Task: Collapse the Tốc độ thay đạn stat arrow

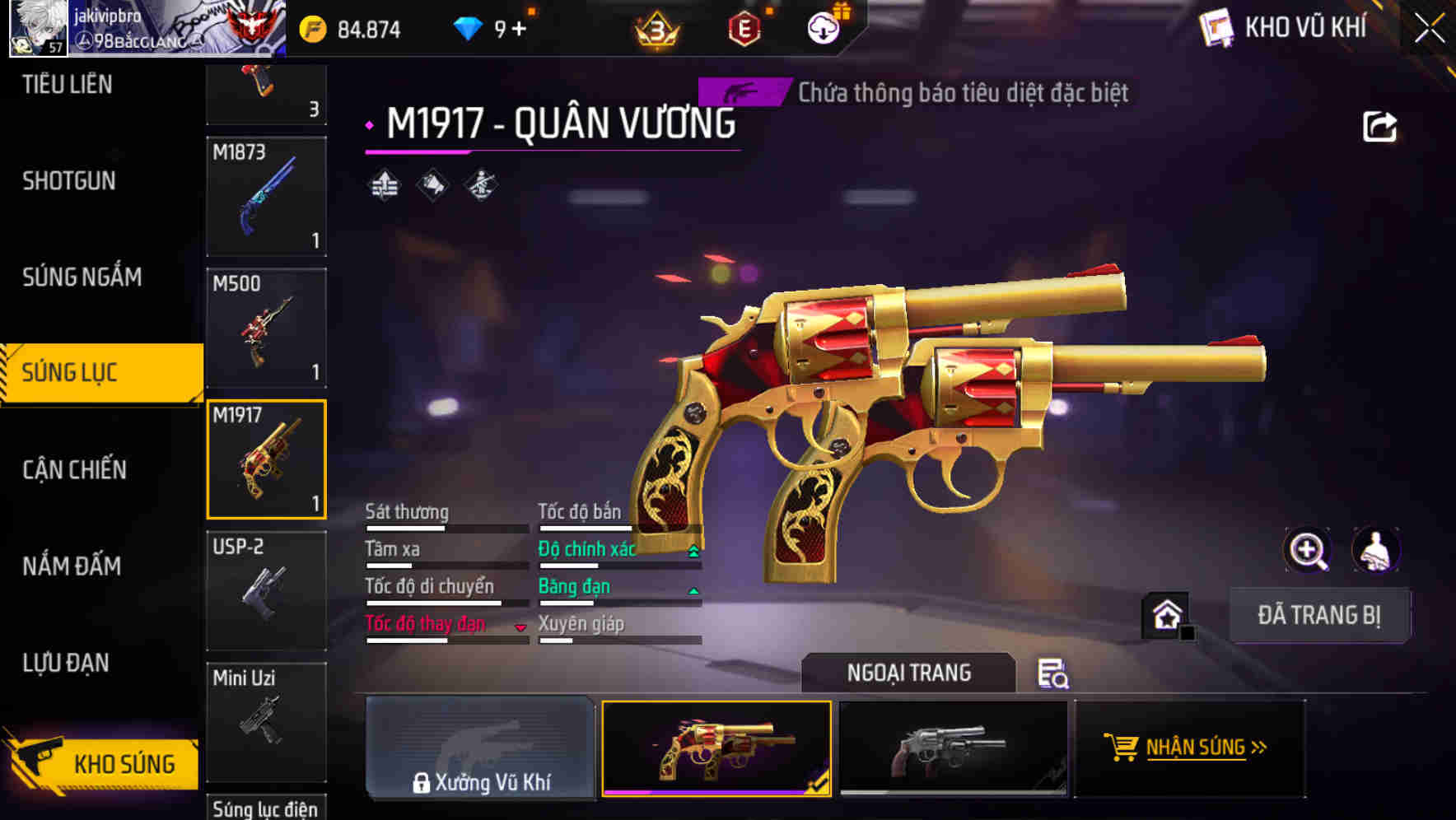Action: (x=521, y=626)
